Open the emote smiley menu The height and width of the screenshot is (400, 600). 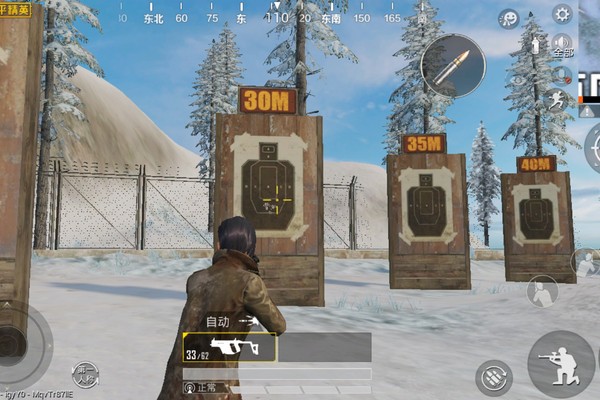(510, 18)
